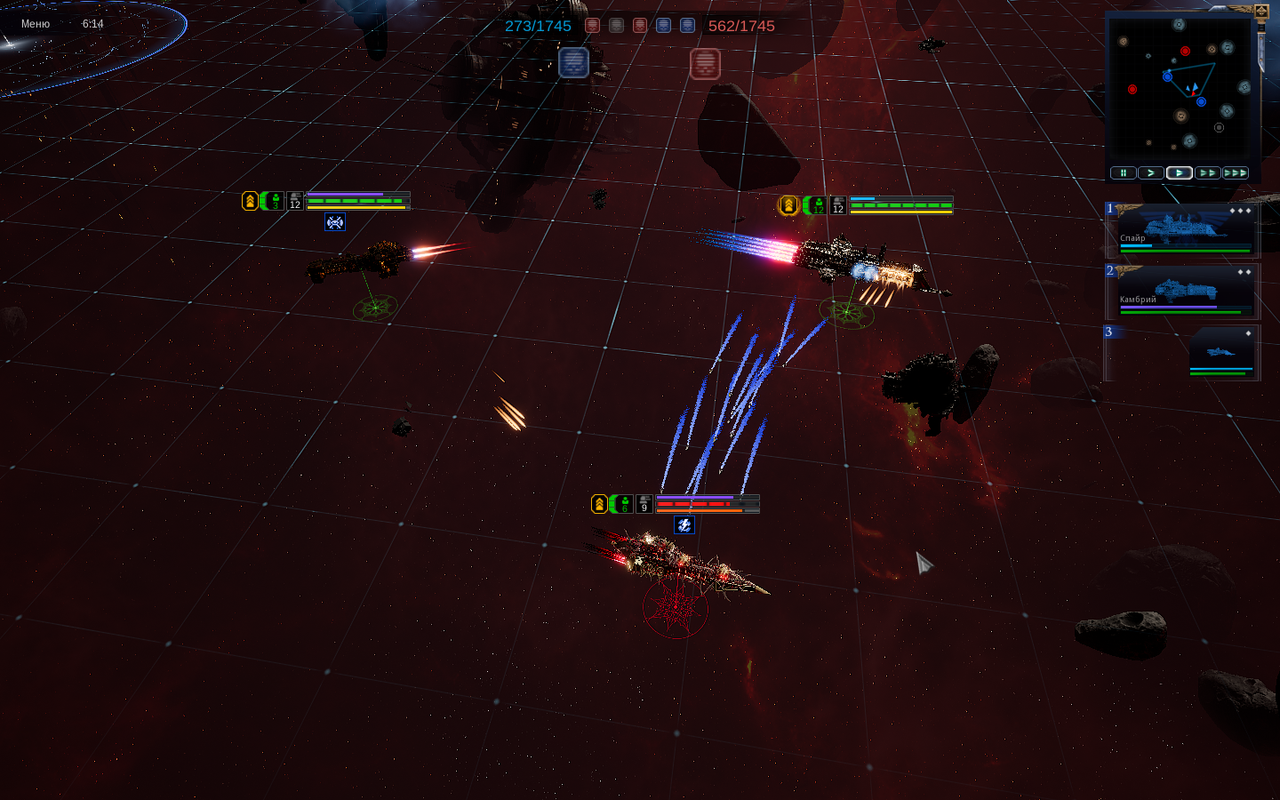Activate triple-arrow fastest game speed
The image size is (1280, 800).
pyautogui.click(x=1236, y=173)
